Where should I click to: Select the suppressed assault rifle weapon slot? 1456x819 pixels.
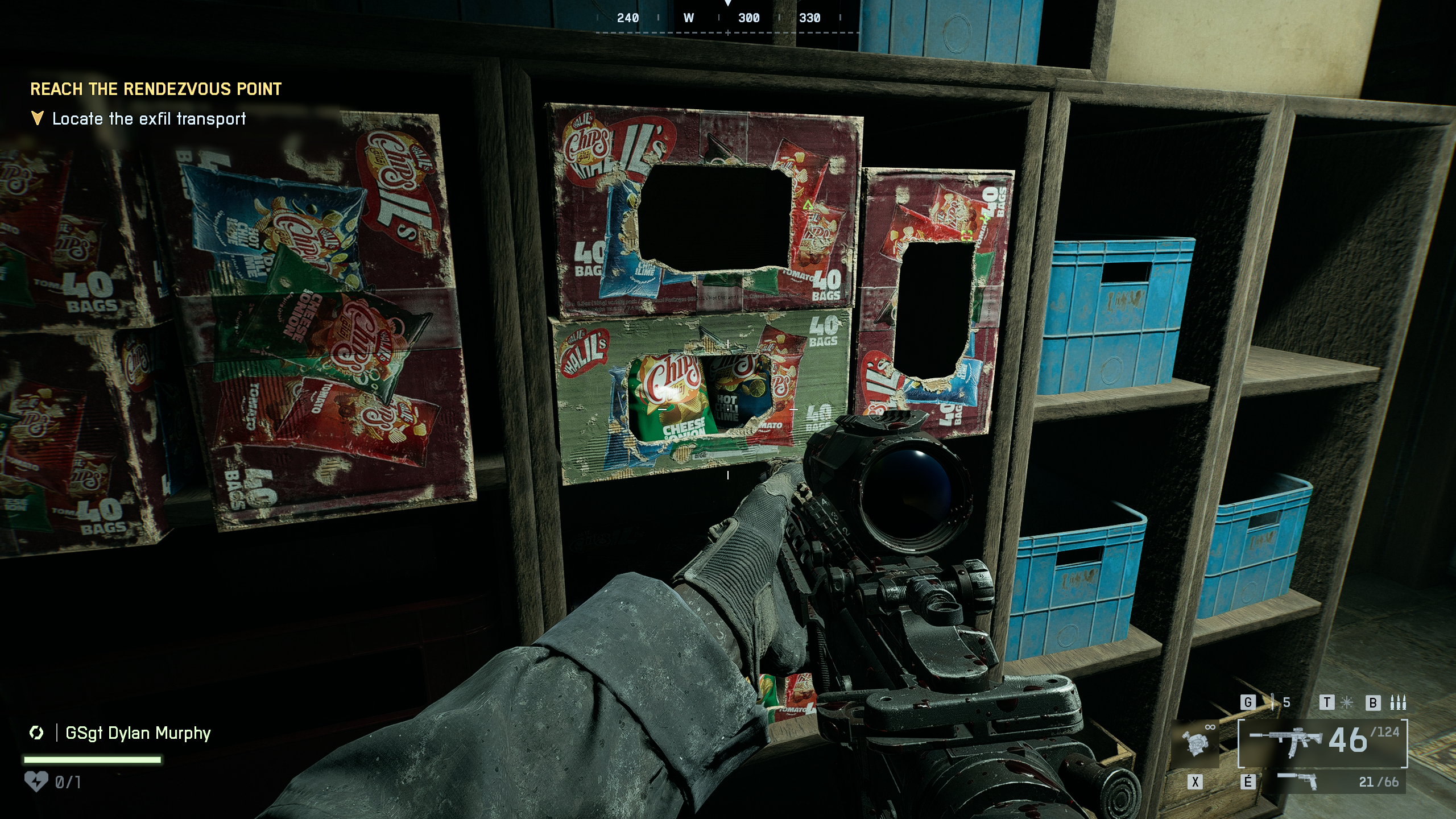pos(1287,742)
